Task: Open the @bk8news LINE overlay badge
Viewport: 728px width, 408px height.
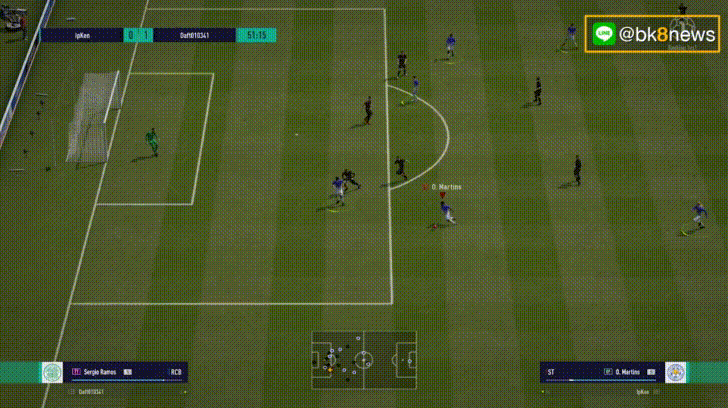Action: (652, 34)
